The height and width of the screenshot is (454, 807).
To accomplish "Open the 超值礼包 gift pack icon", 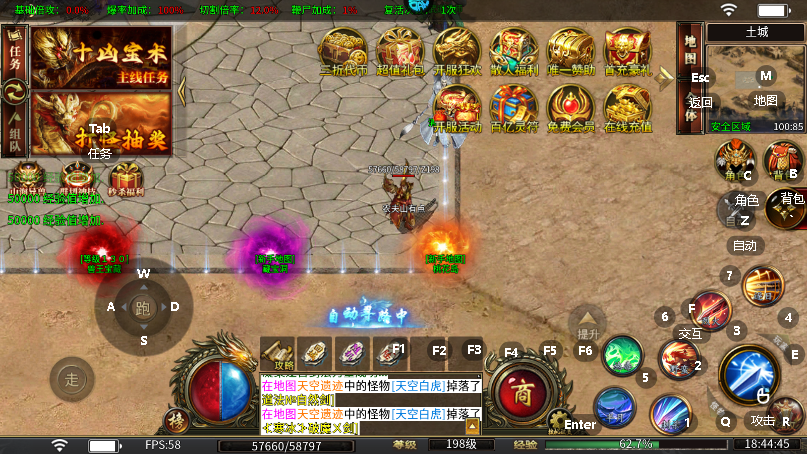I will tap(400, 51).
